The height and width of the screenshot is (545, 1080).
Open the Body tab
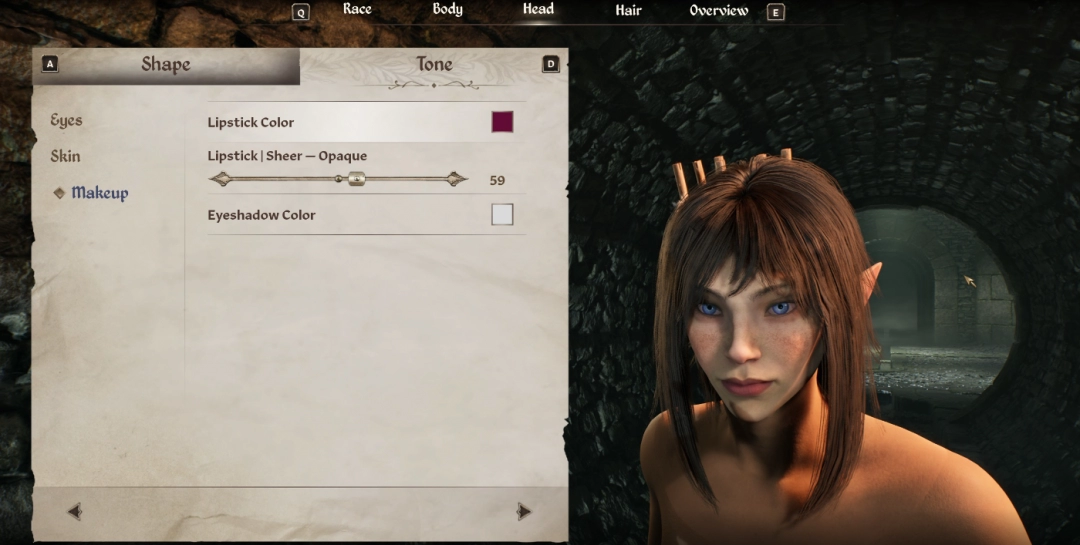447,10
